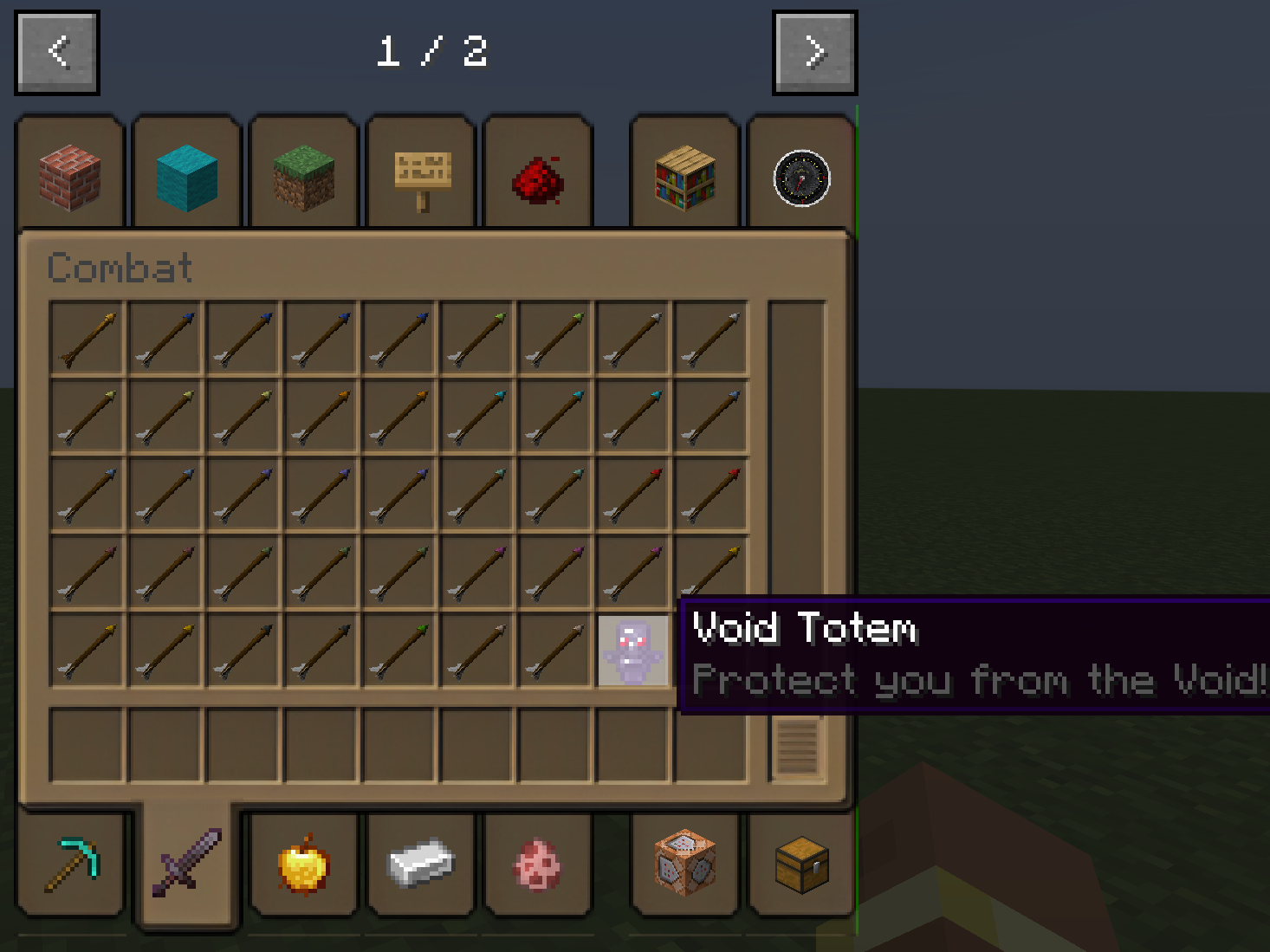Select the bookshelf Functional Blocks icon
1270x952 pixels.
(684, 173)
